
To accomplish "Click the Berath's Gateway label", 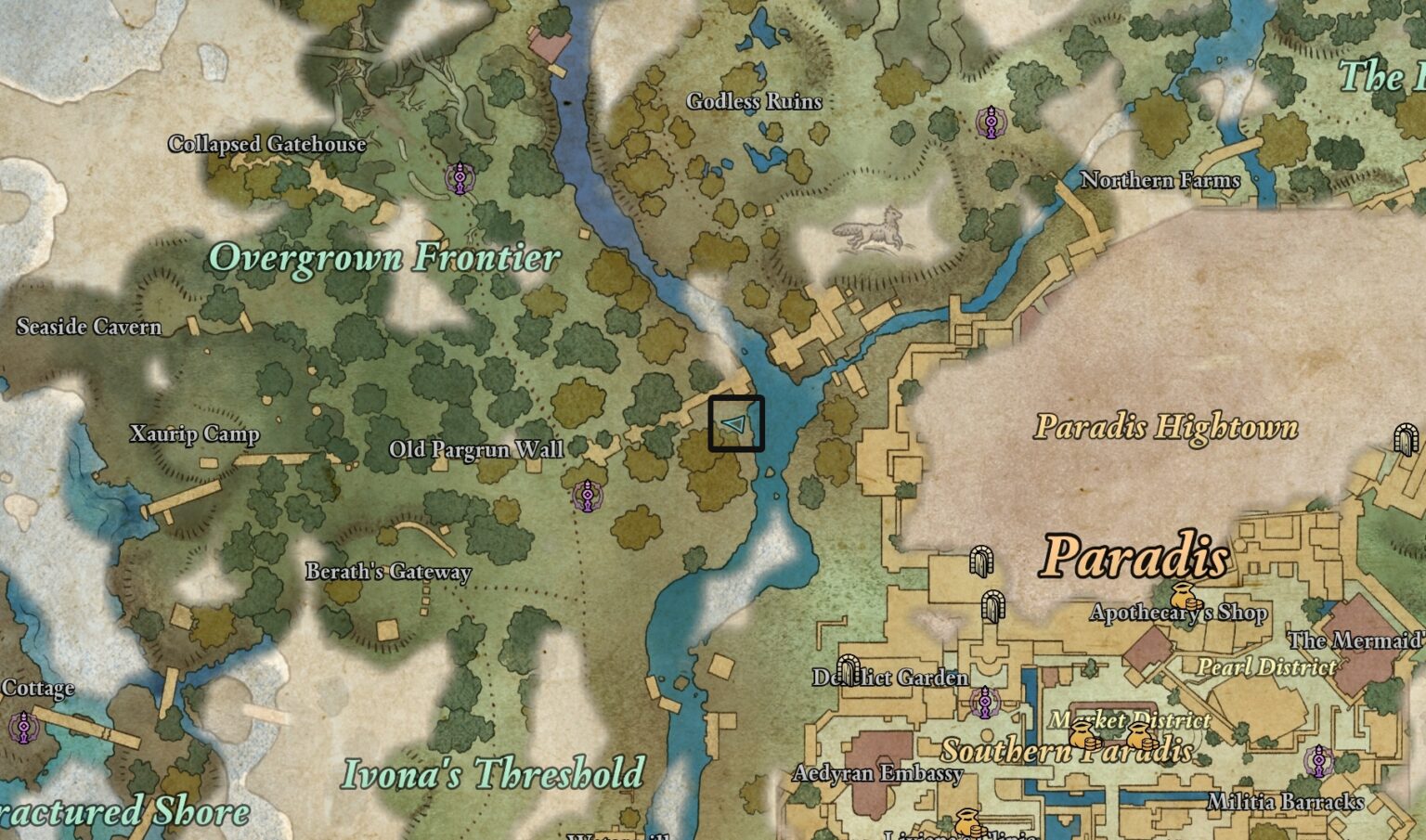I will 390,573.
